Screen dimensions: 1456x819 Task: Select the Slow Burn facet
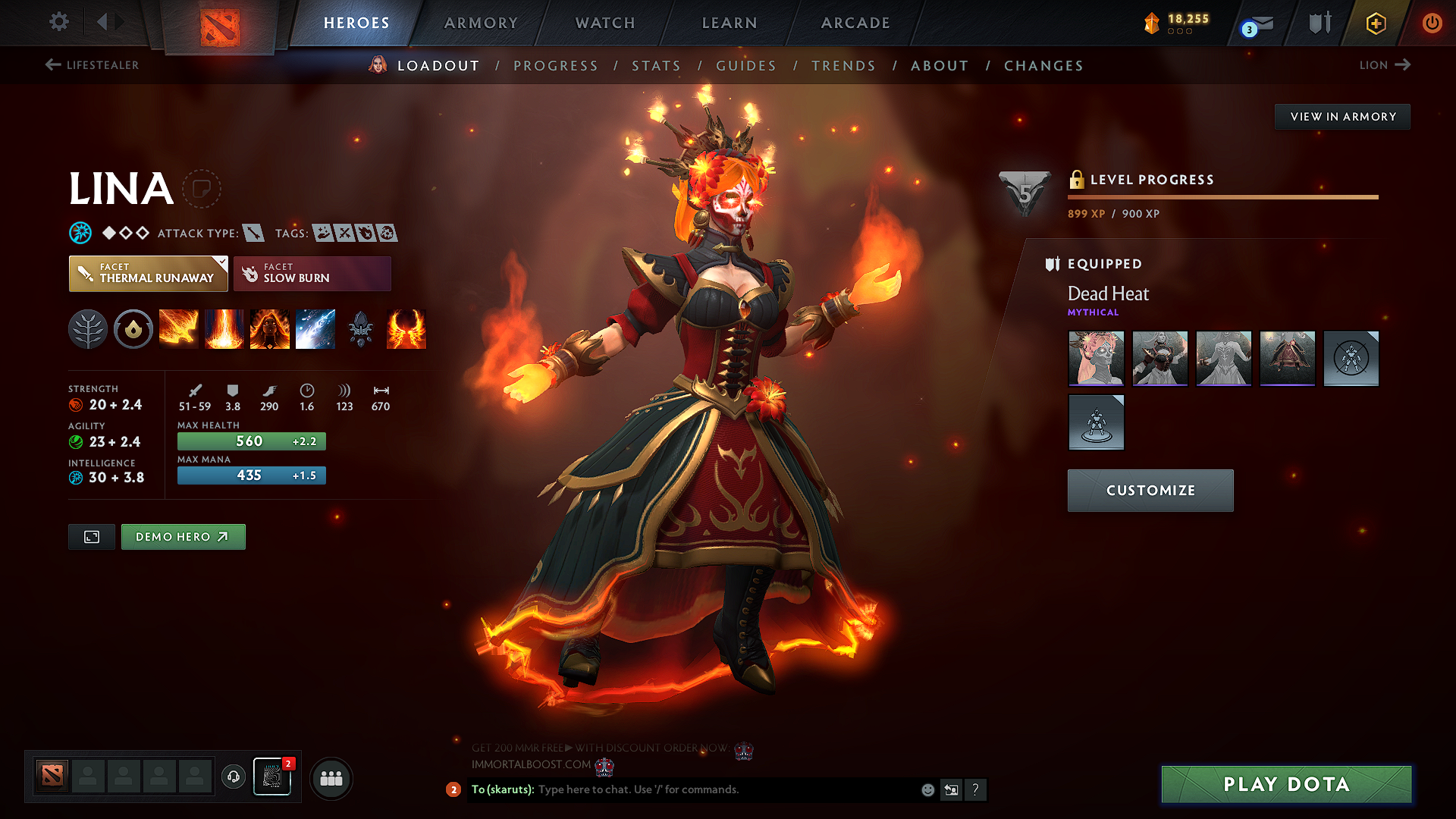tap(312, 273)
